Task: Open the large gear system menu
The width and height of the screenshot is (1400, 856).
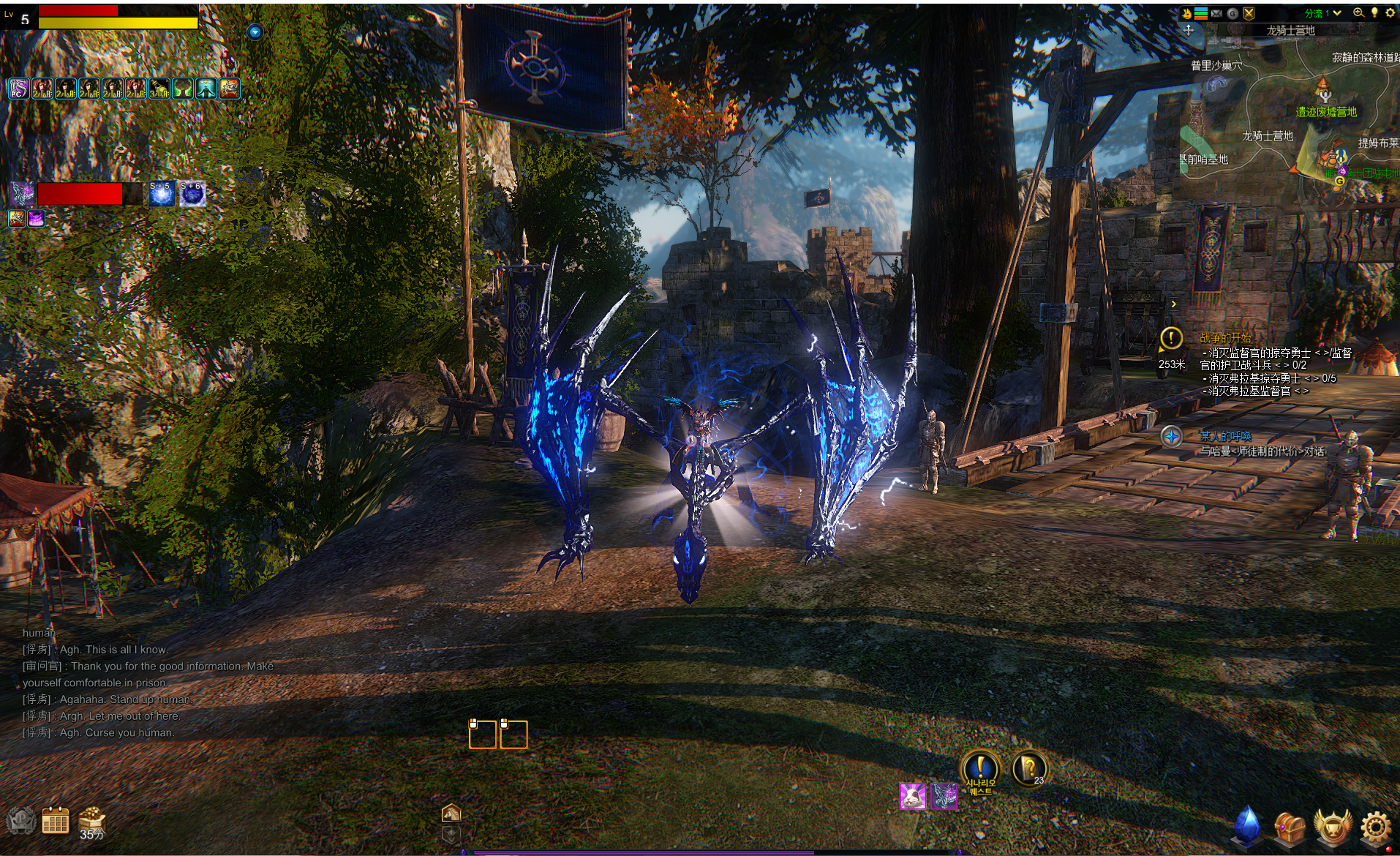Action: tap(1376, 827)
